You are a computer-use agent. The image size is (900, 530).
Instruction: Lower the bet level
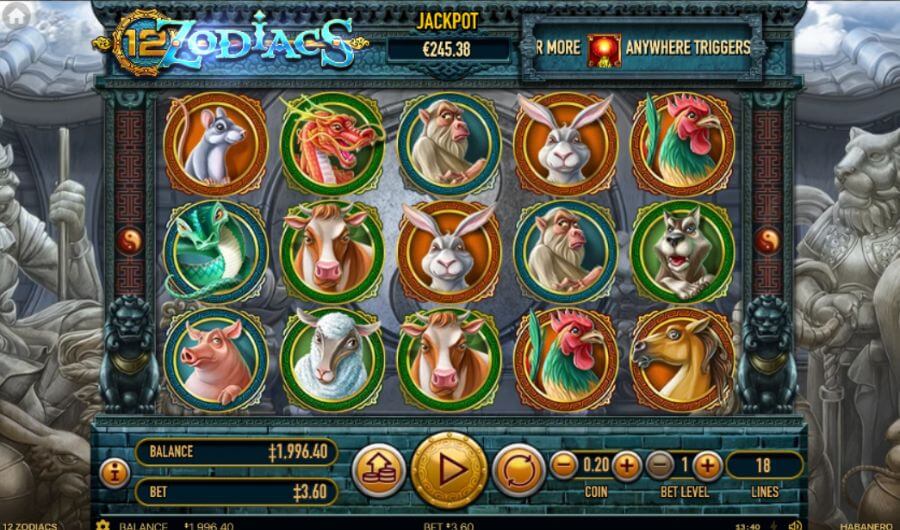(660, 465)
